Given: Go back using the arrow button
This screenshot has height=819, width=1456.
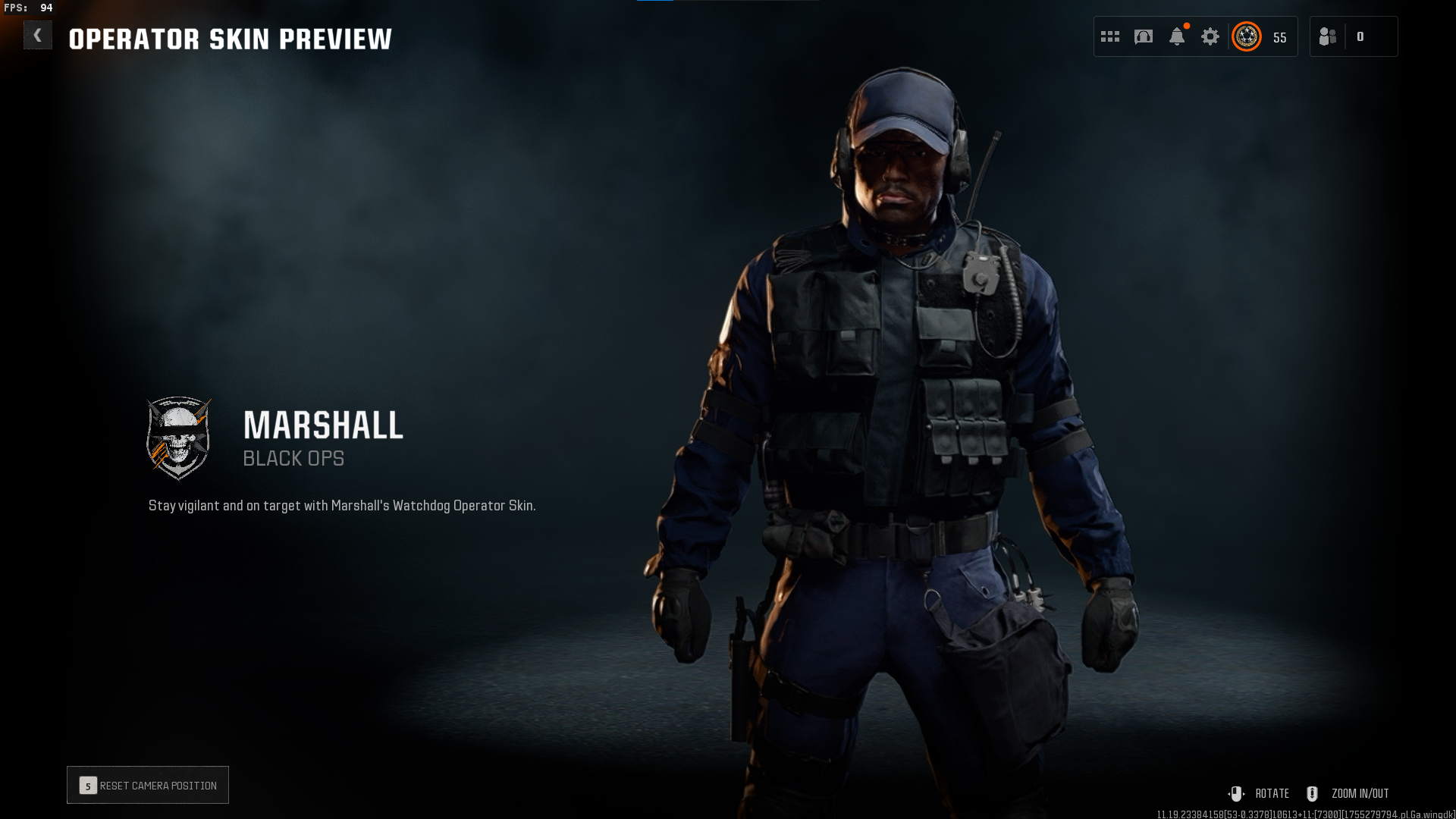Looking at the screenshot, I should coord(37,36).
